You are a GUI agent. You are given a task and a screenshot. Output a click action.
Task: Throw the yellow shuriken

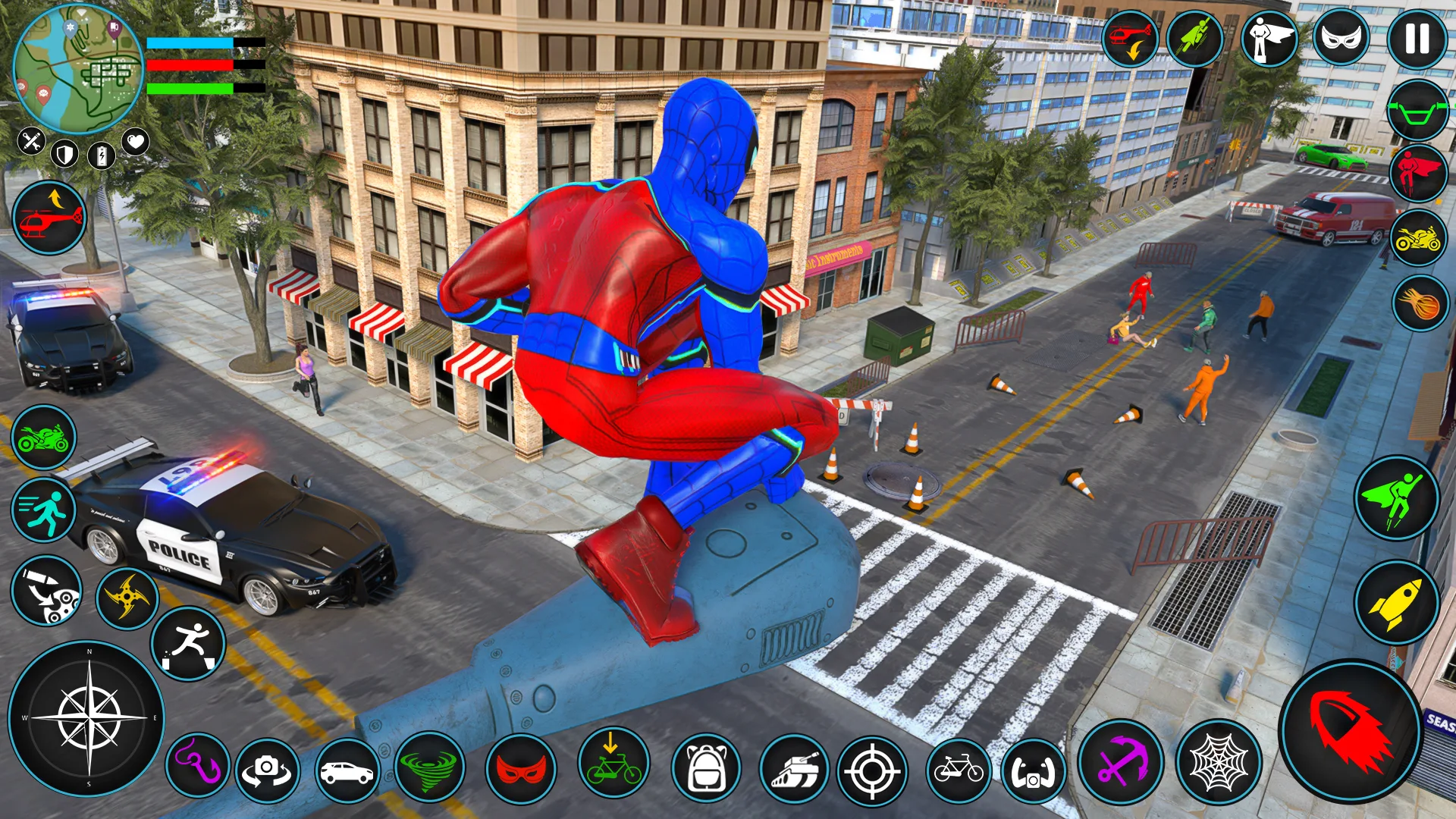(127, 598)
